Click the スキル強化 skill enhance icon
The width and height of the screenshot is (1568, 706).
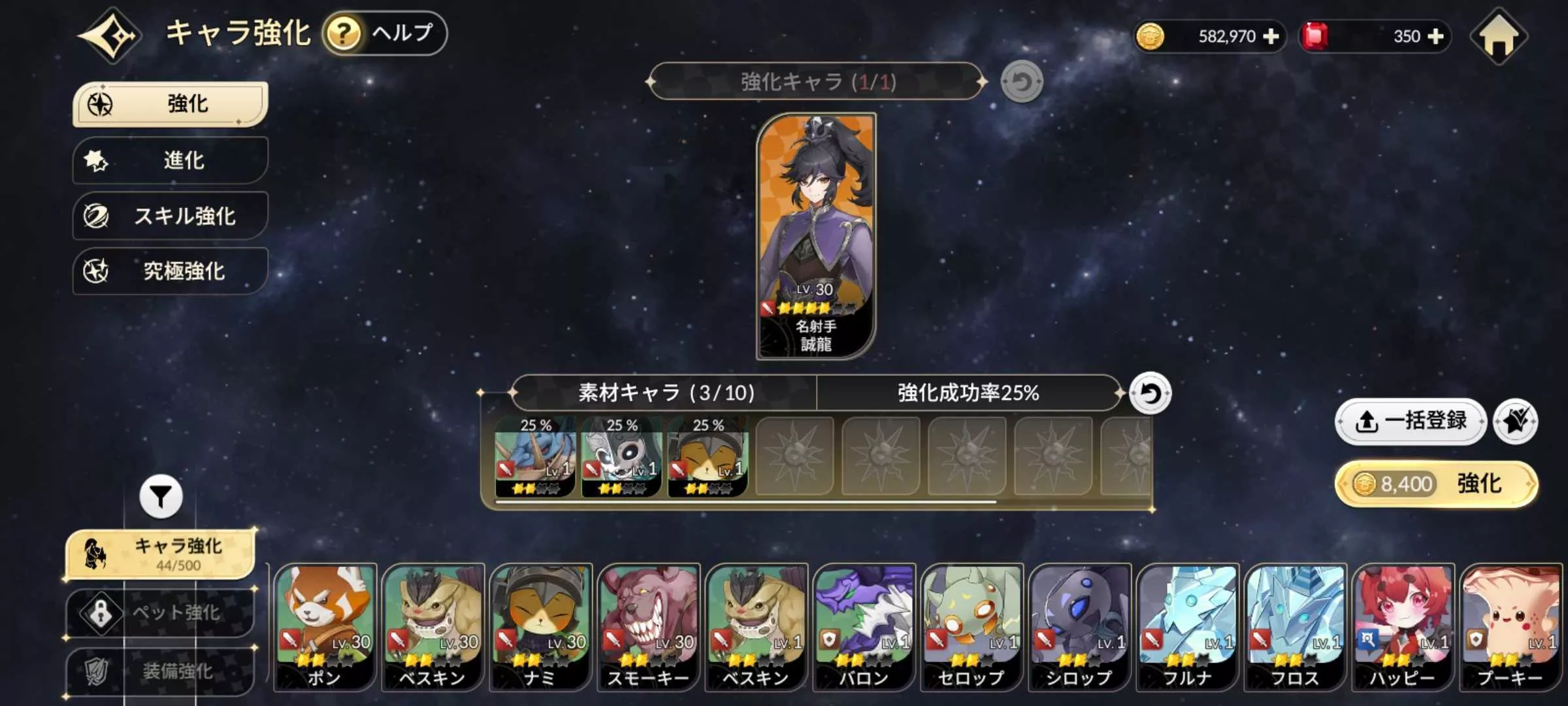point(97,216)
